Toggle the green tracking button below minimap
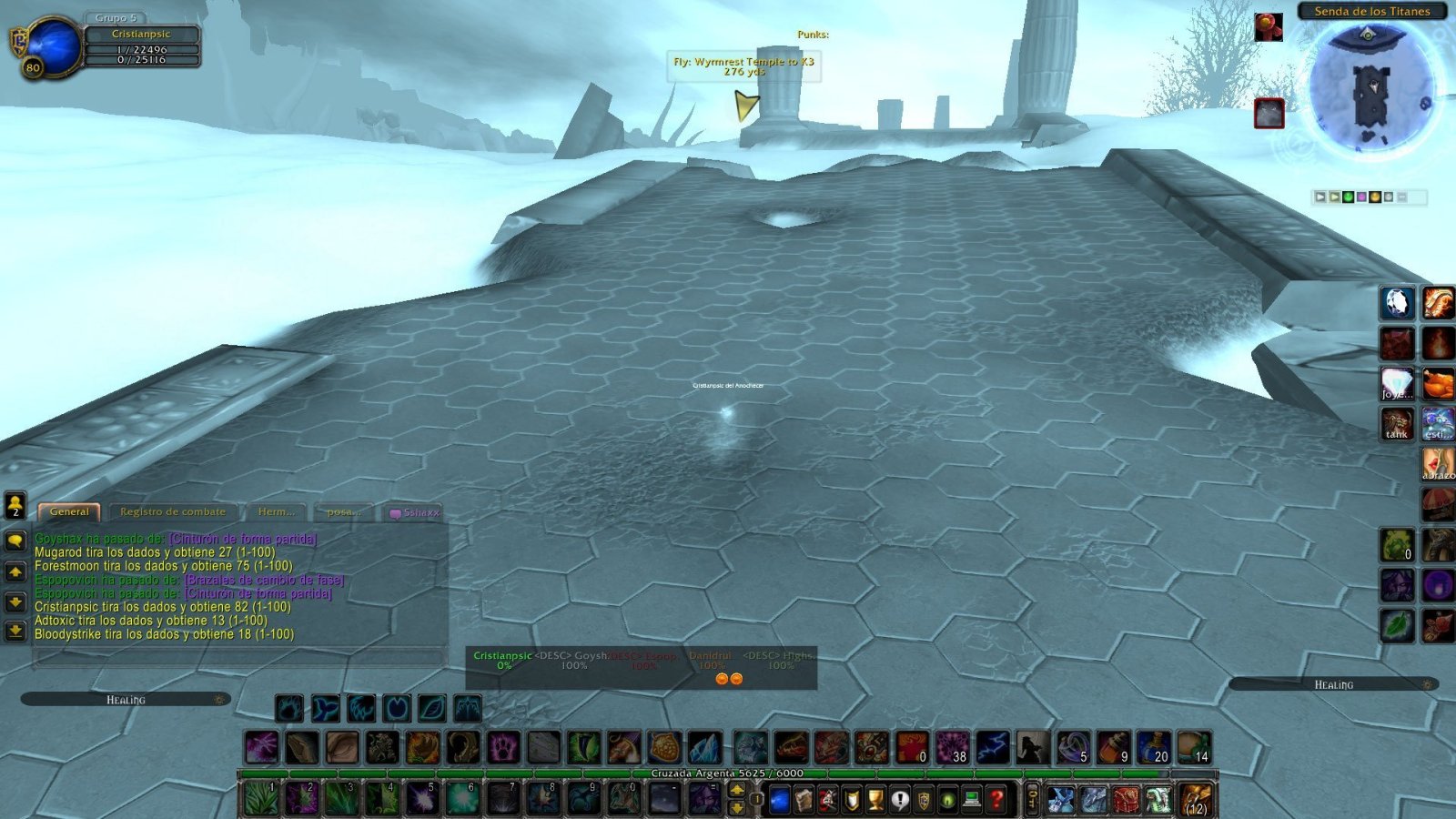The image size is (1456, 819). pyautogui.click(x=1349, y=197)
